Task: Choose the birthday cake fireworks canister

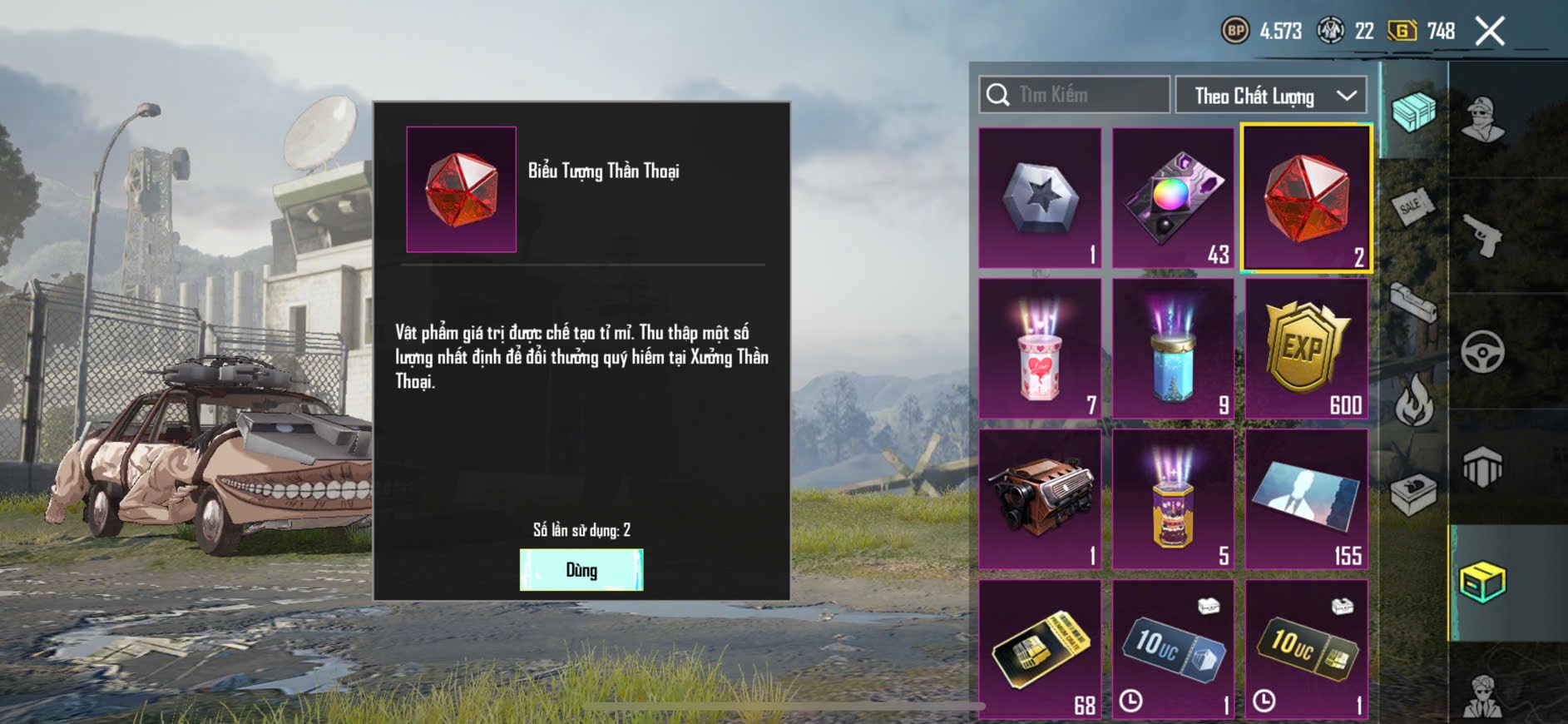Action: tap(1173, 499)
